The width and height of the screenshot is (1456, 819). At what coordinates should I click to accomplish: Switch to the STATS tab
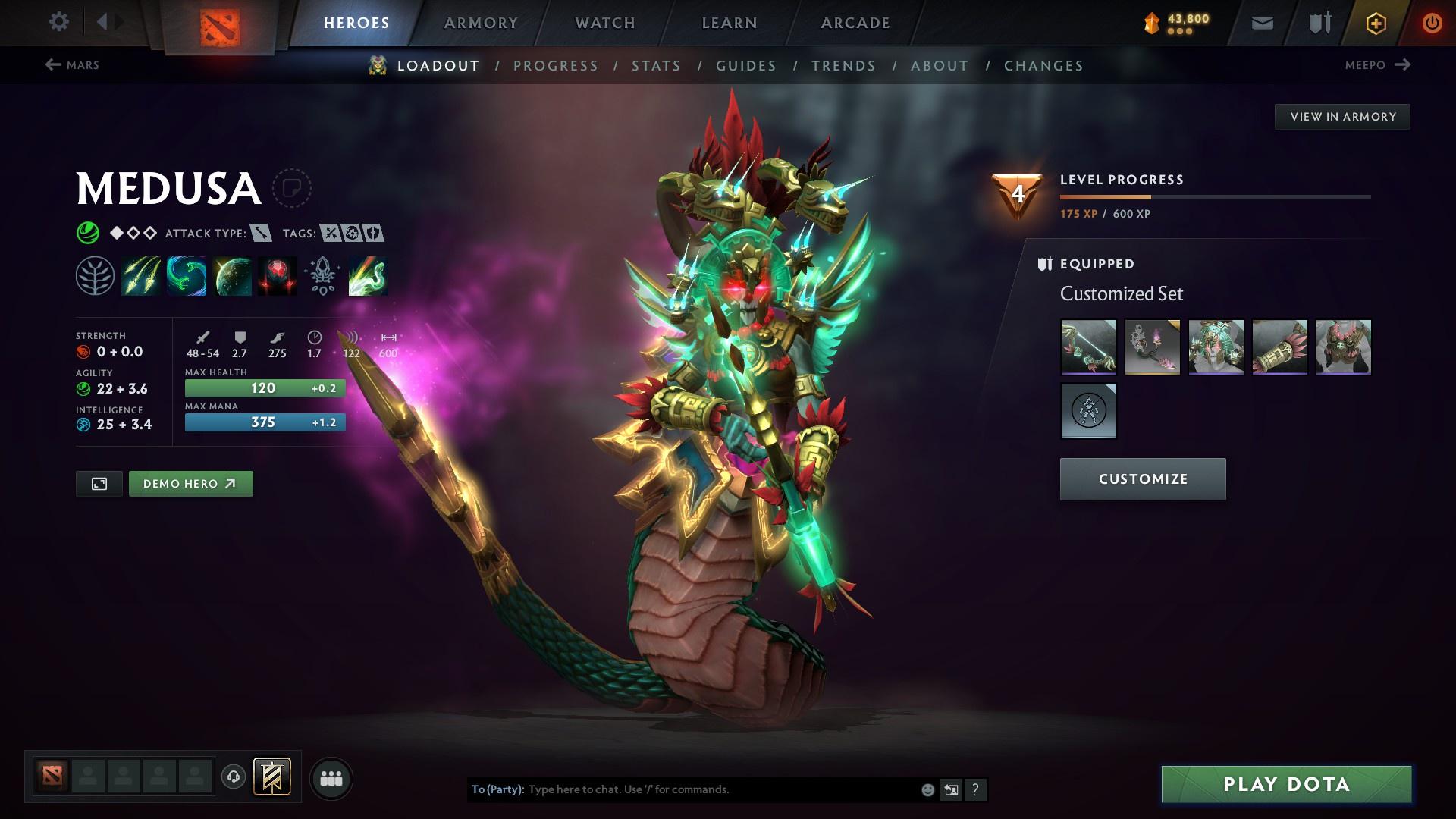click(x=657, y=66)
